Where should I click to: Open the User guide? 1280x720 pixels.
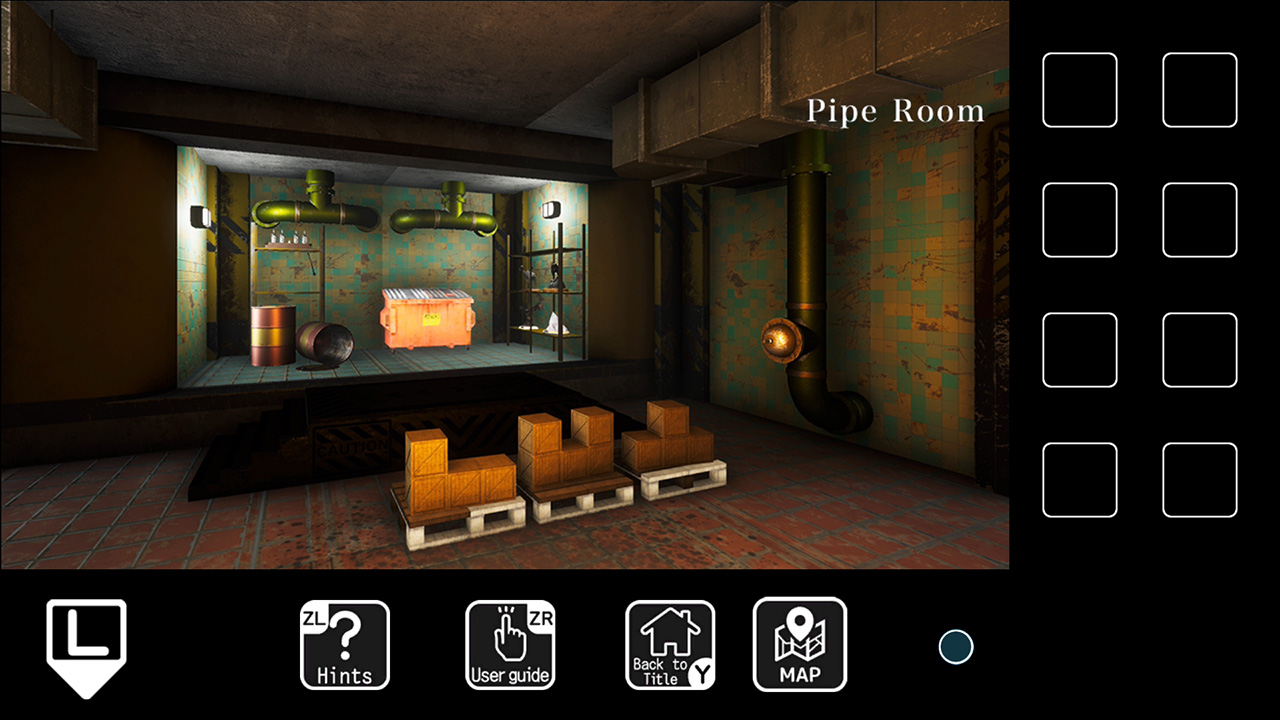click(x=510, y=645)
